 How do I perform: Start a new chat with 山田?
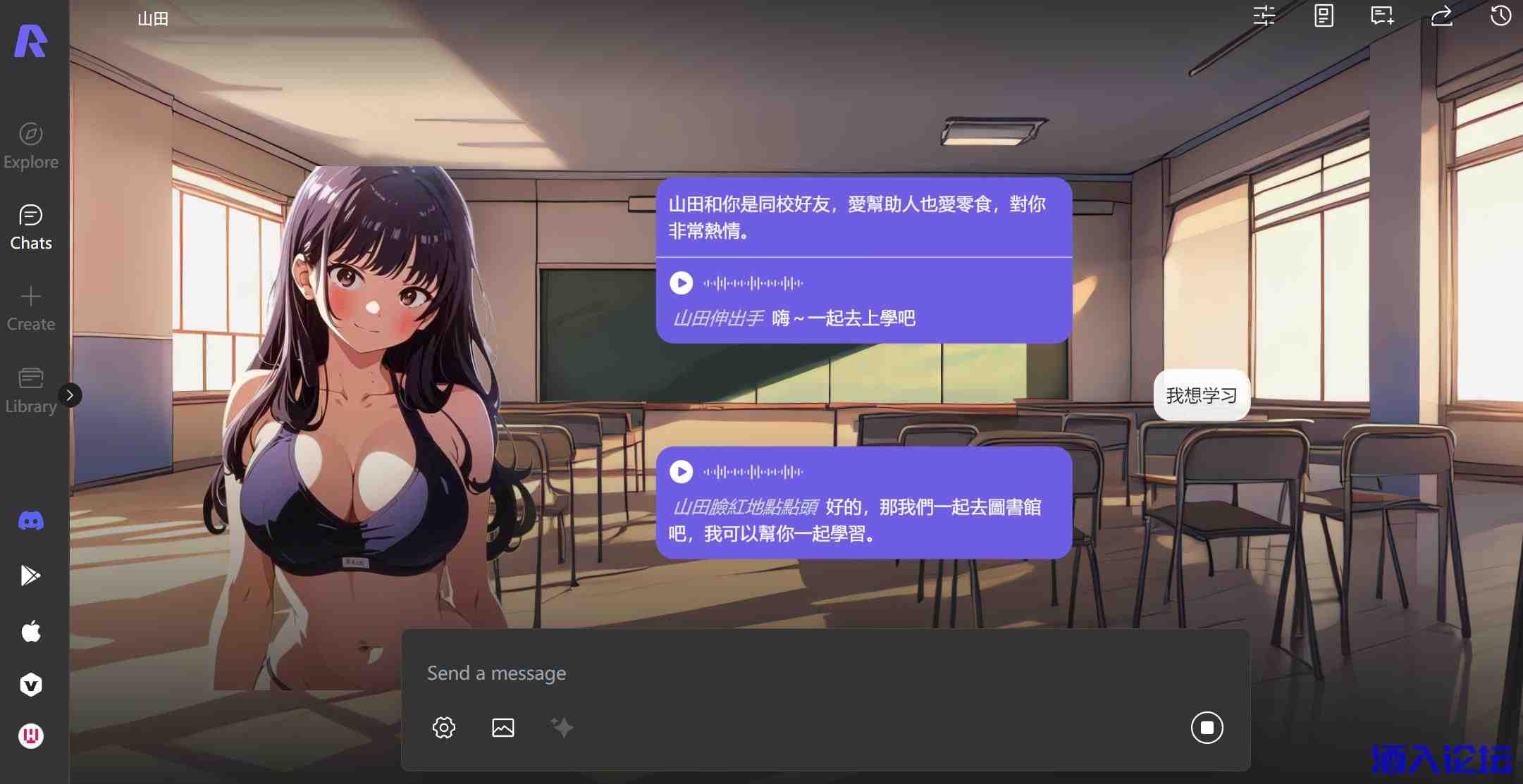coord(1381,15)
